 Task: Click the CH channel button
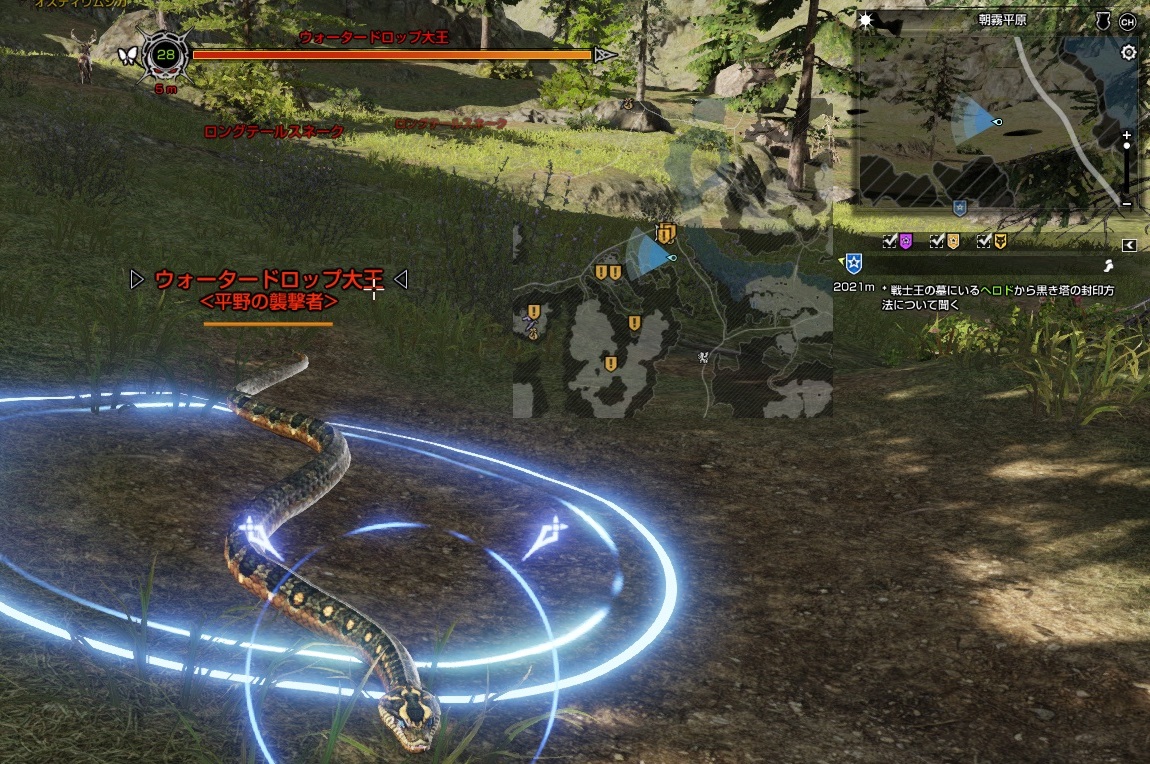[1128, 21]
